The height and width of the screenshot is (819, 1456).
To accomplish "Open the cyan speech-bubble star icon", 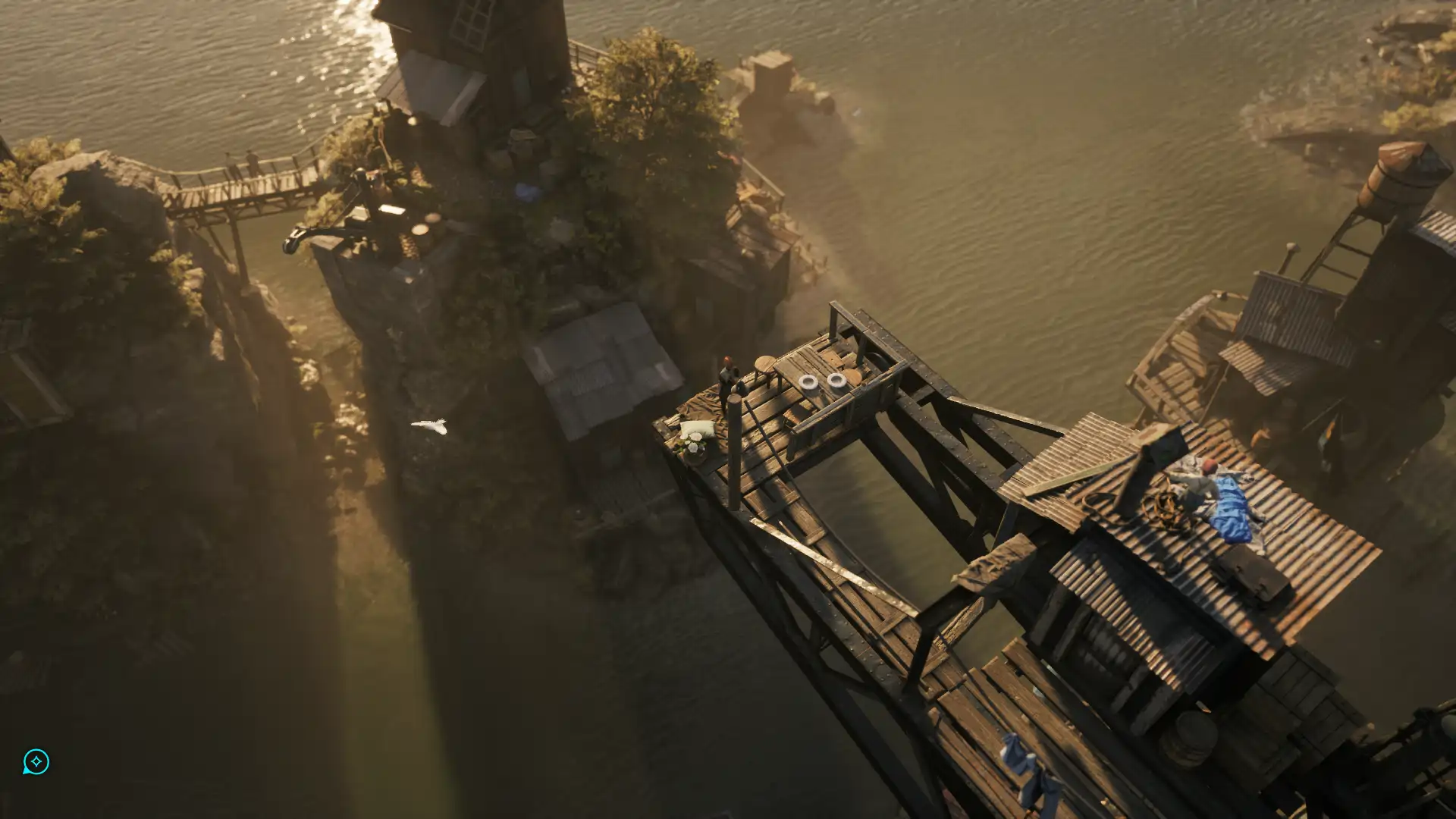I will 36,761.
